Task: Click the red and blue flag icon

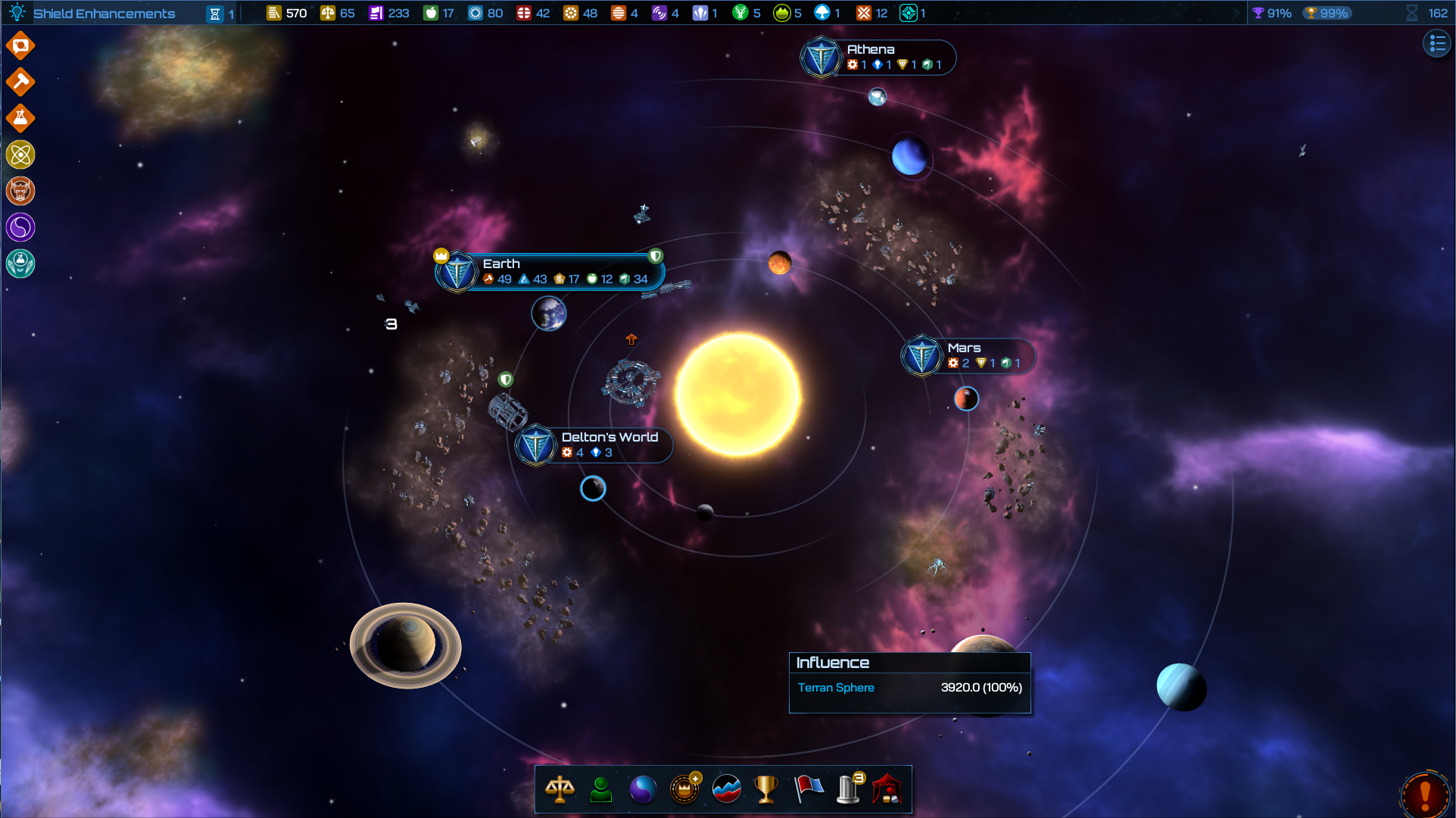Action: [x=808, y=789]
